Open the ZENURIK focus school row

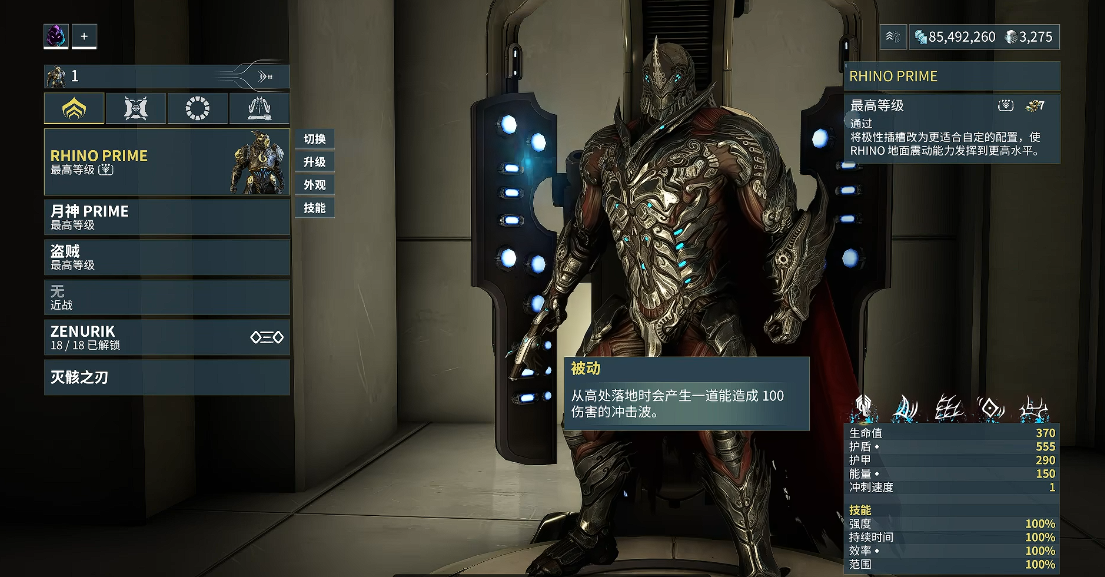click(166, 337)
